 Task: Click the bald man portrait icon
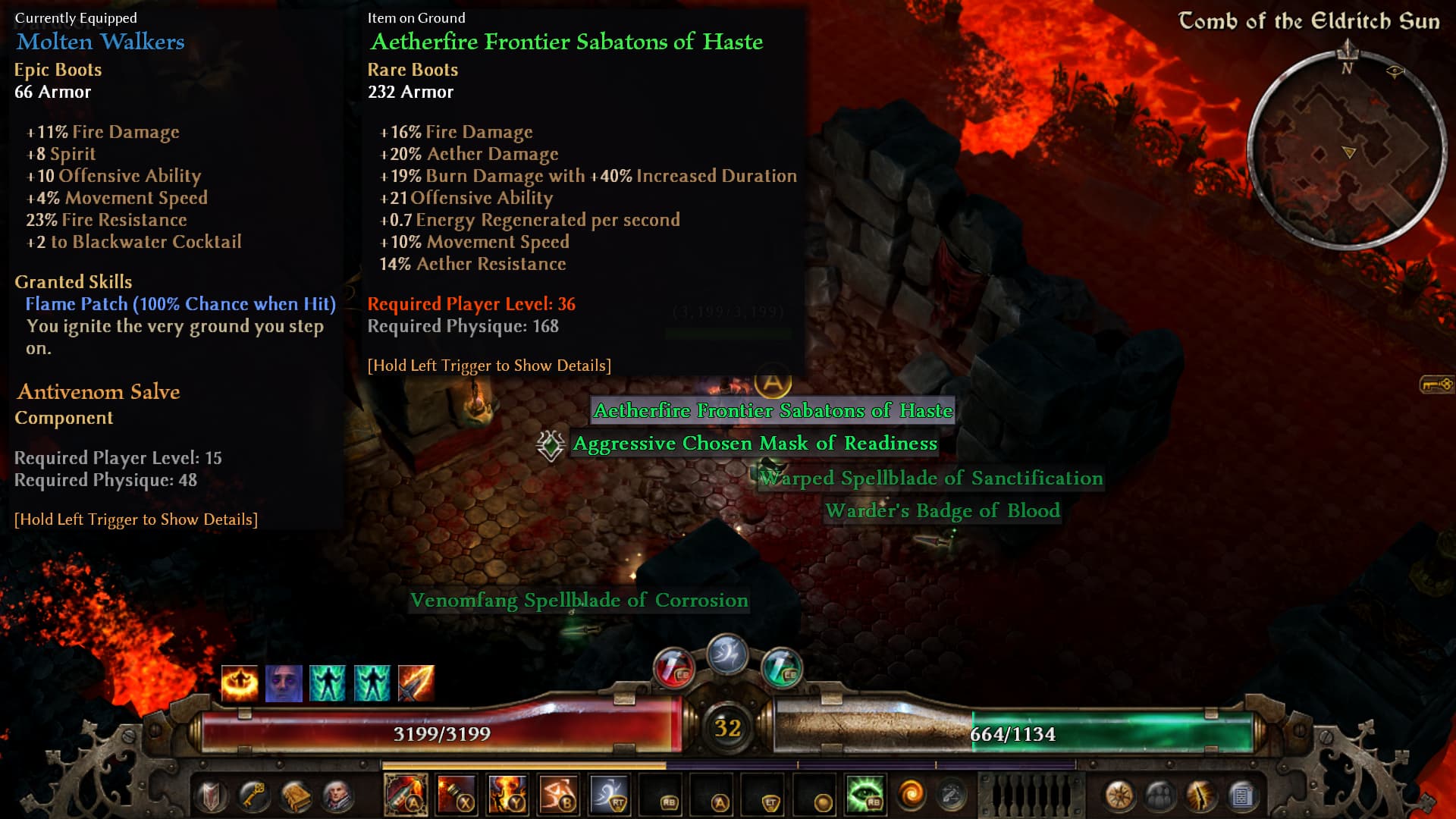(x=337, y=795)
